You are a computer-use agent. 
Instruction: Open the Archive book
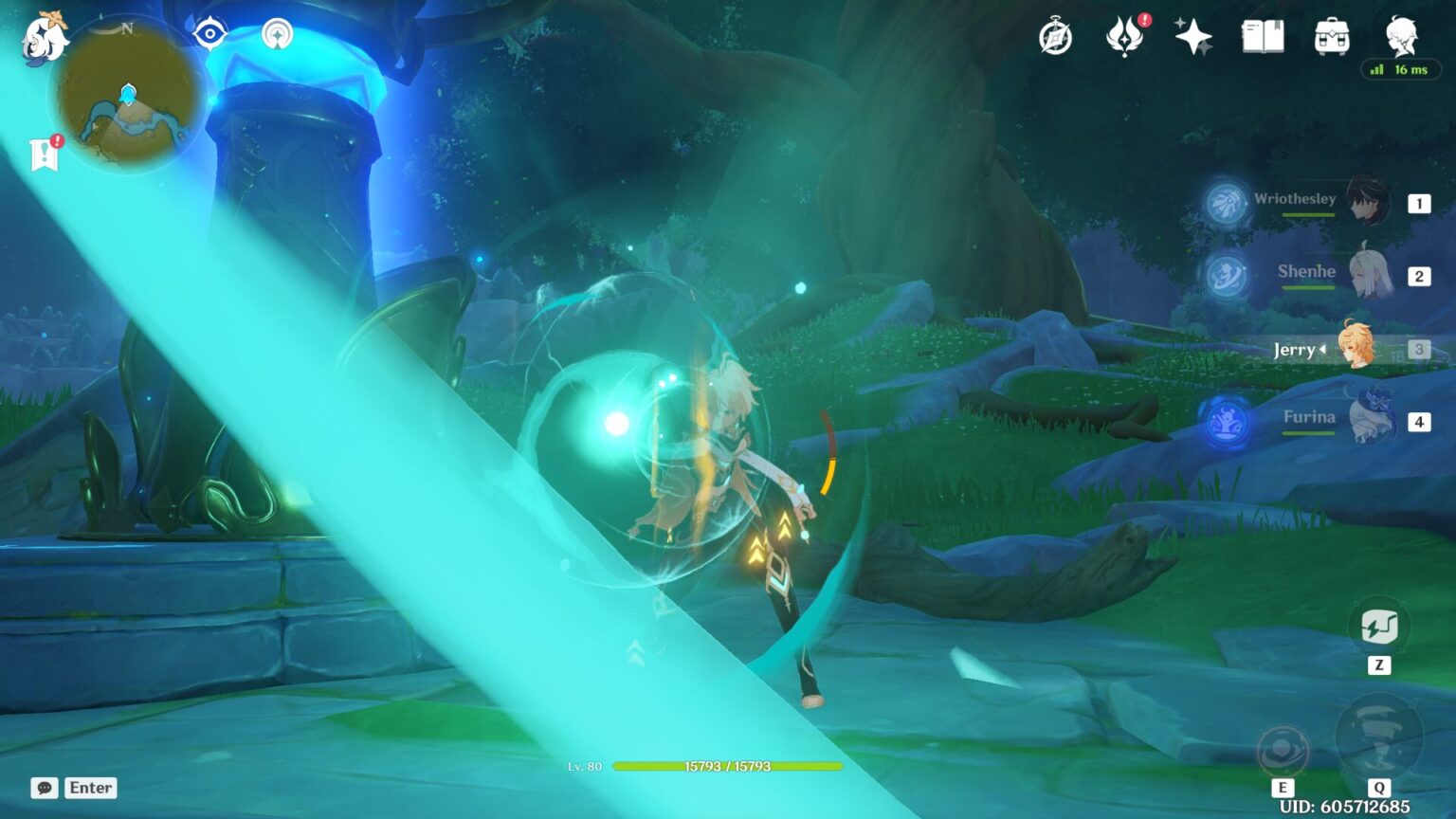(x=1262, y=36)
